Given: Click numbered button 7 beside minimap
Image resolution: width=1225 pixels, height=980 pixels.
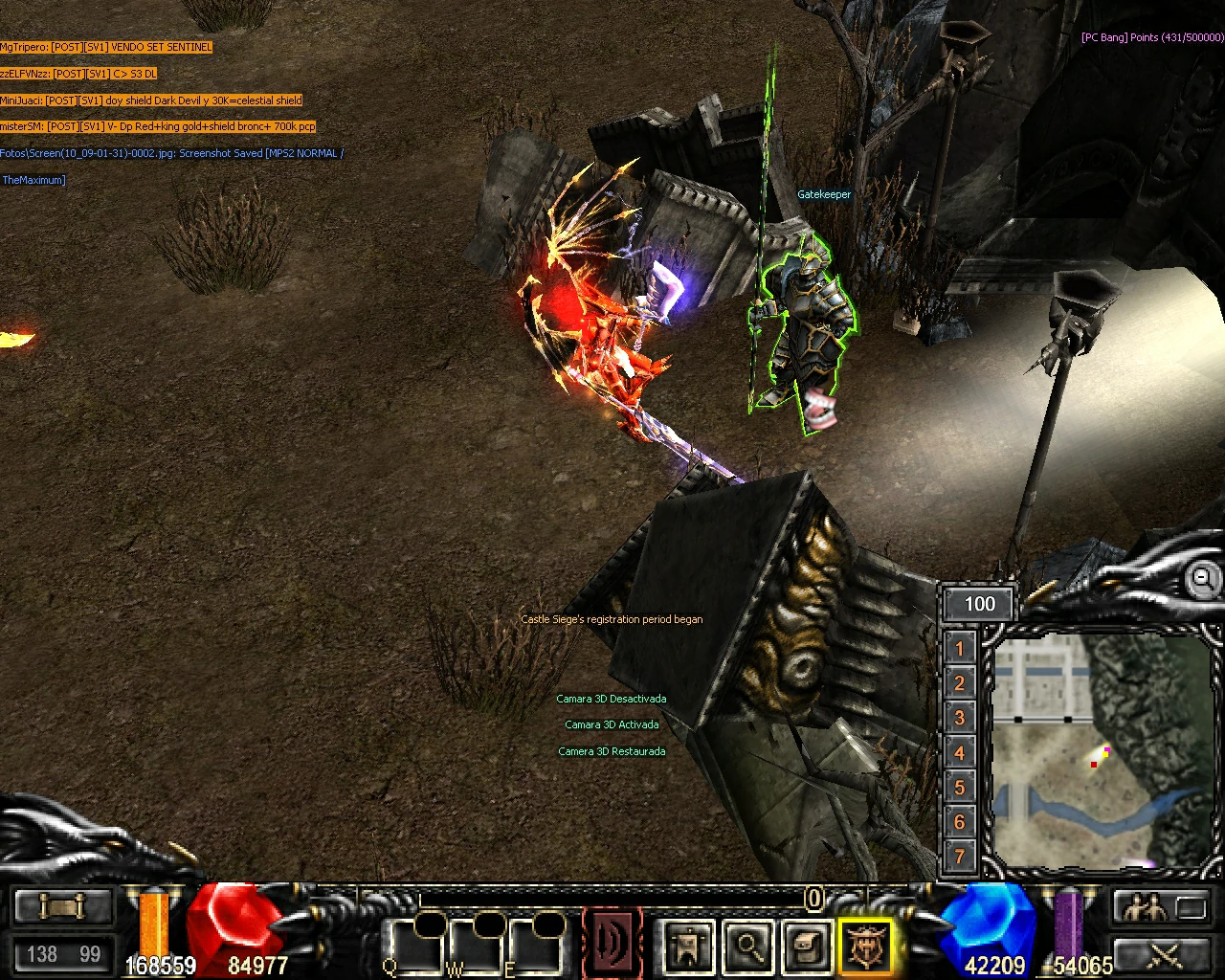Looking at the screenshot, I should pos(960,857).
